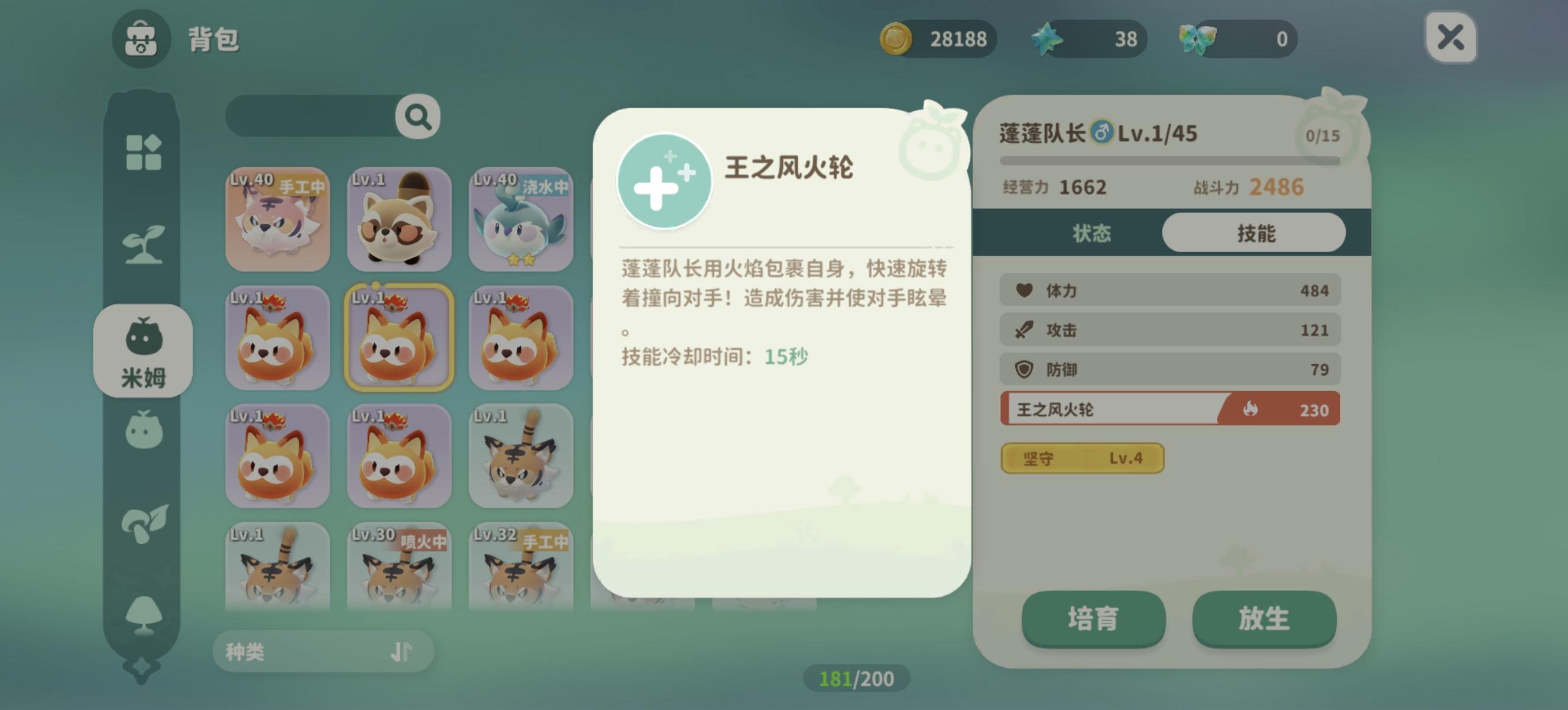Switch to the 状态 tab

[x=1093, y=232]
